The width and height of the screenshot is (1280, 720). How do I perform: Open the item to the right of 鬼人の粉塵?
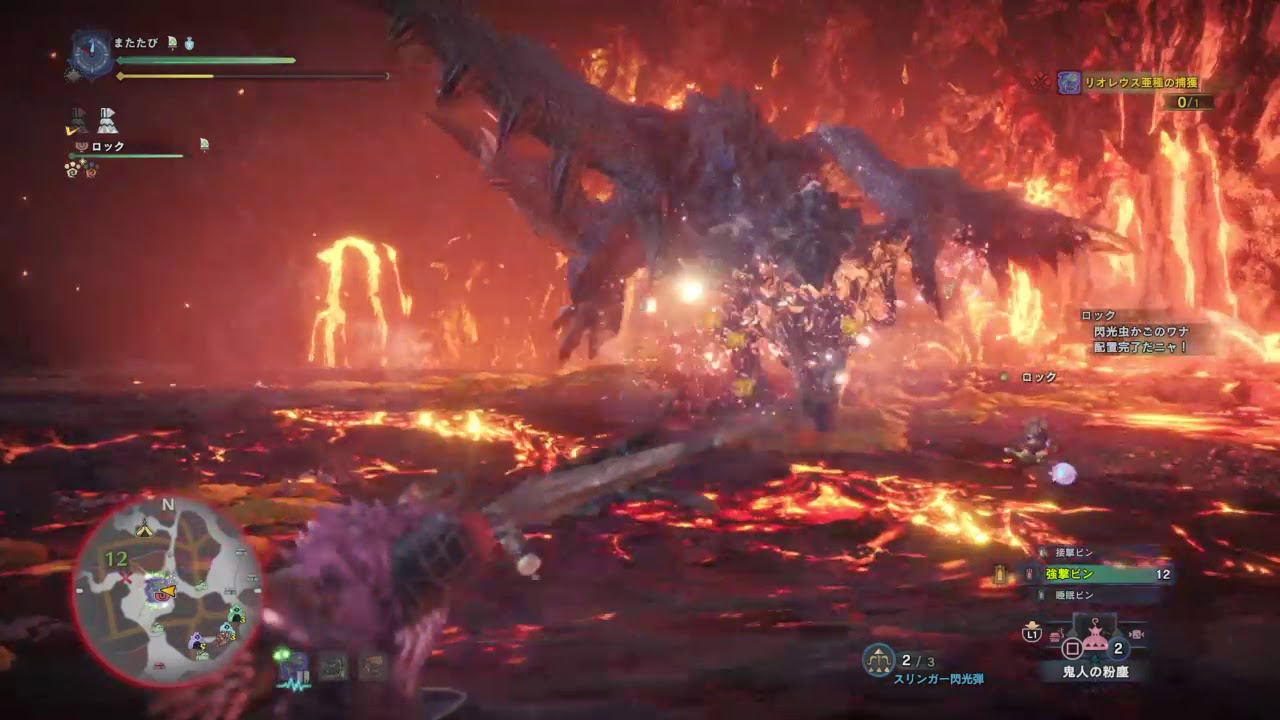click(x=1136, y=634)
